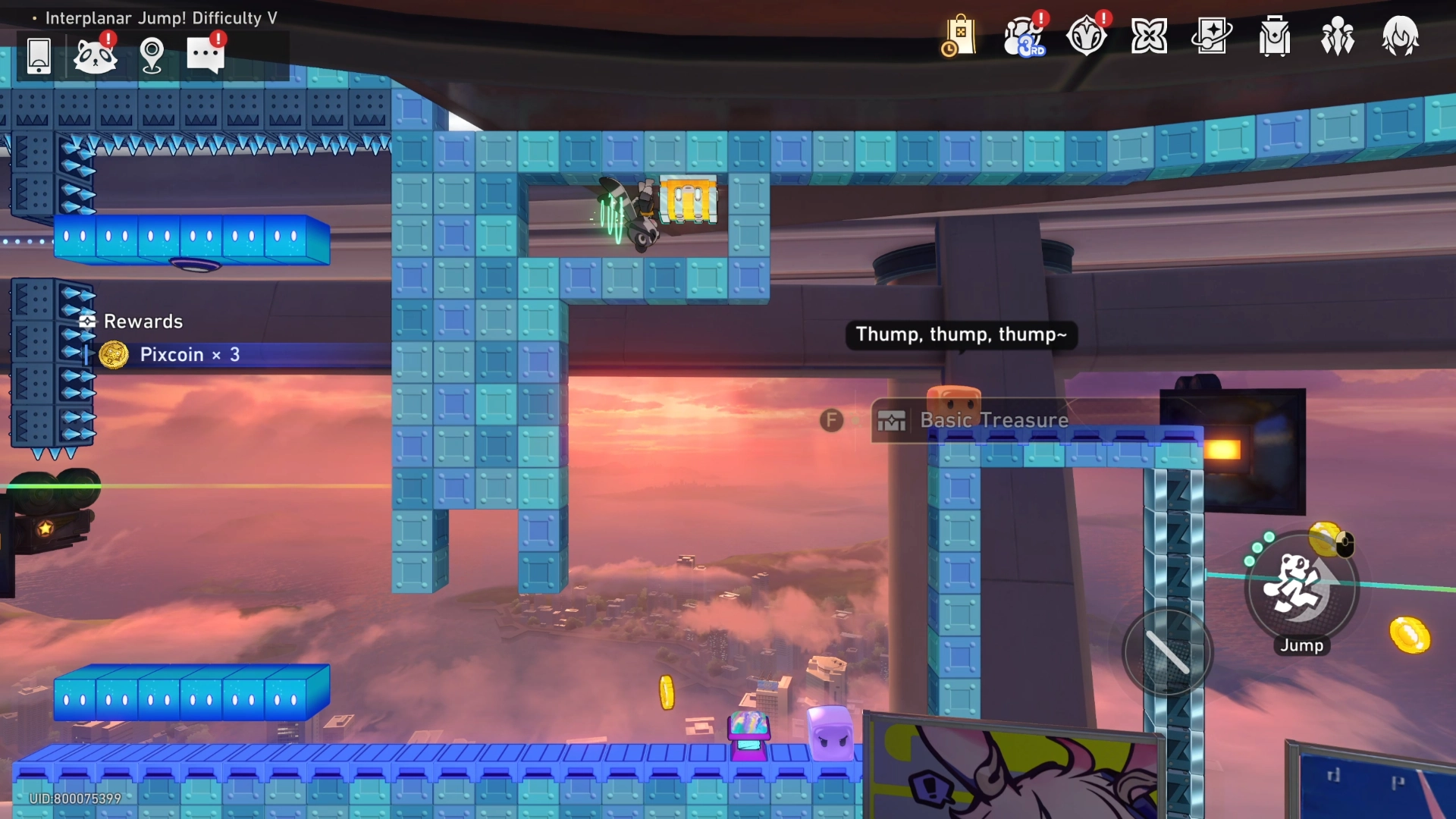Open the character portrait menu

point(1400,36)
